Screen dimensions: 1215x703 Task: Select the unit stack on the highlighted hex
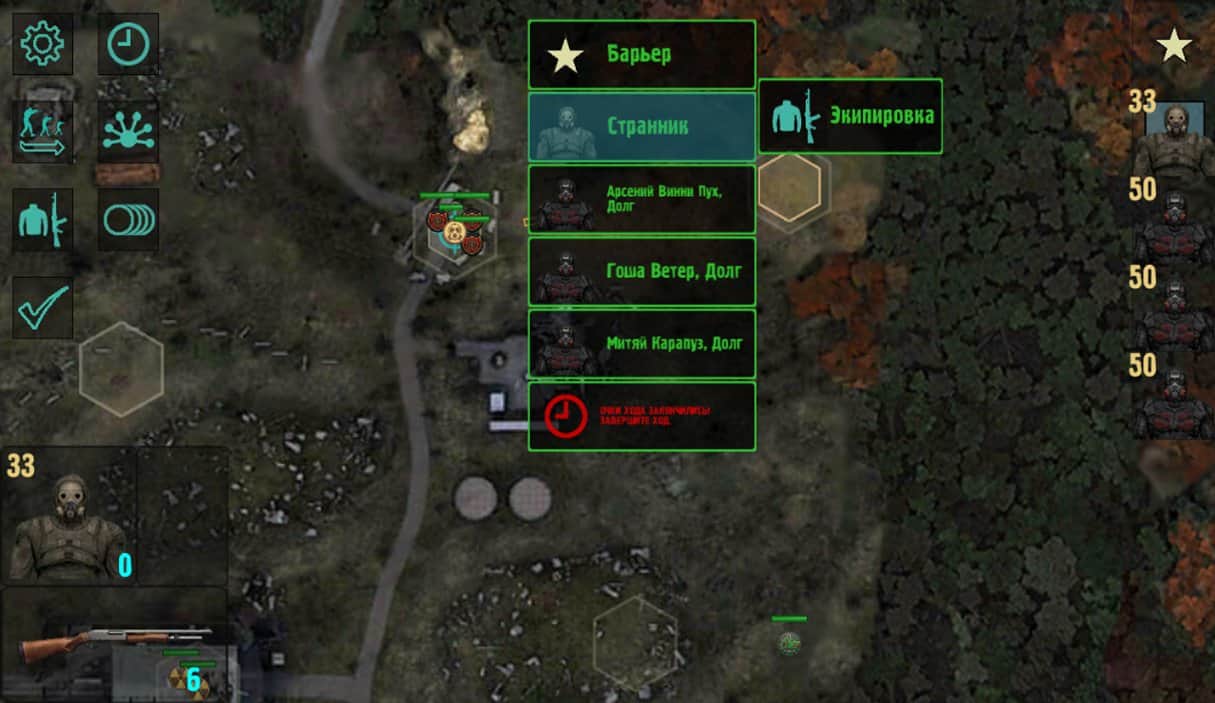[455, 232]
